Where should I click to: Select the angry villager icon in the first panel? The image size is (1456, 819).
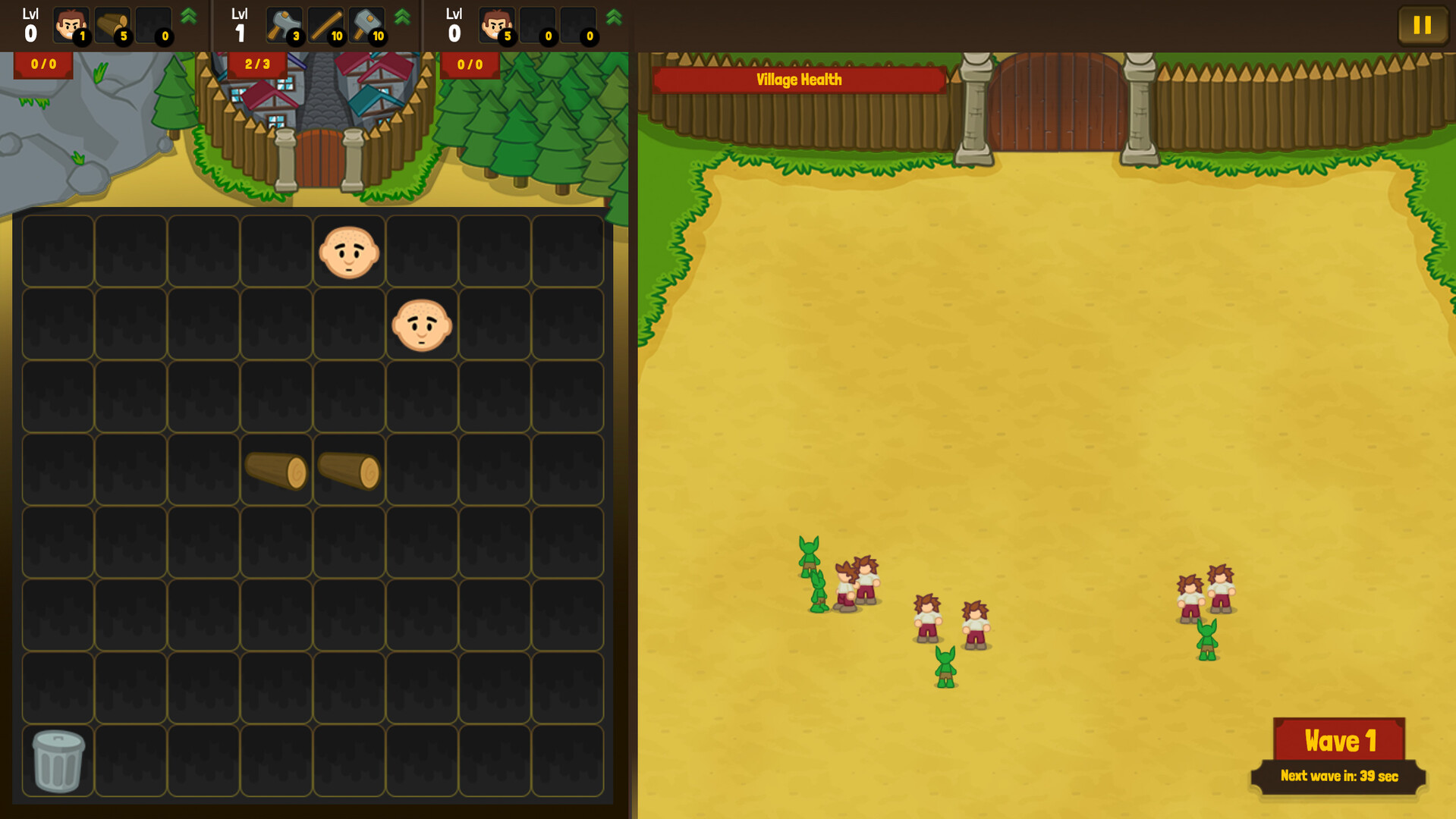click(x=71, y=25)
